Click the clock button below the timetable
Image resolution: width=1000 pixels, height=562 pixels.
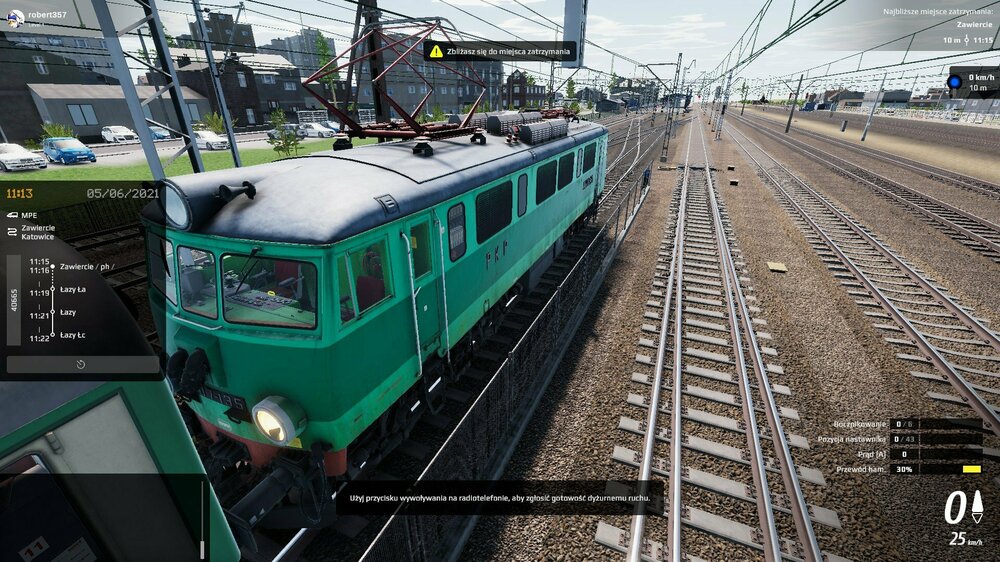coord(81,365)
